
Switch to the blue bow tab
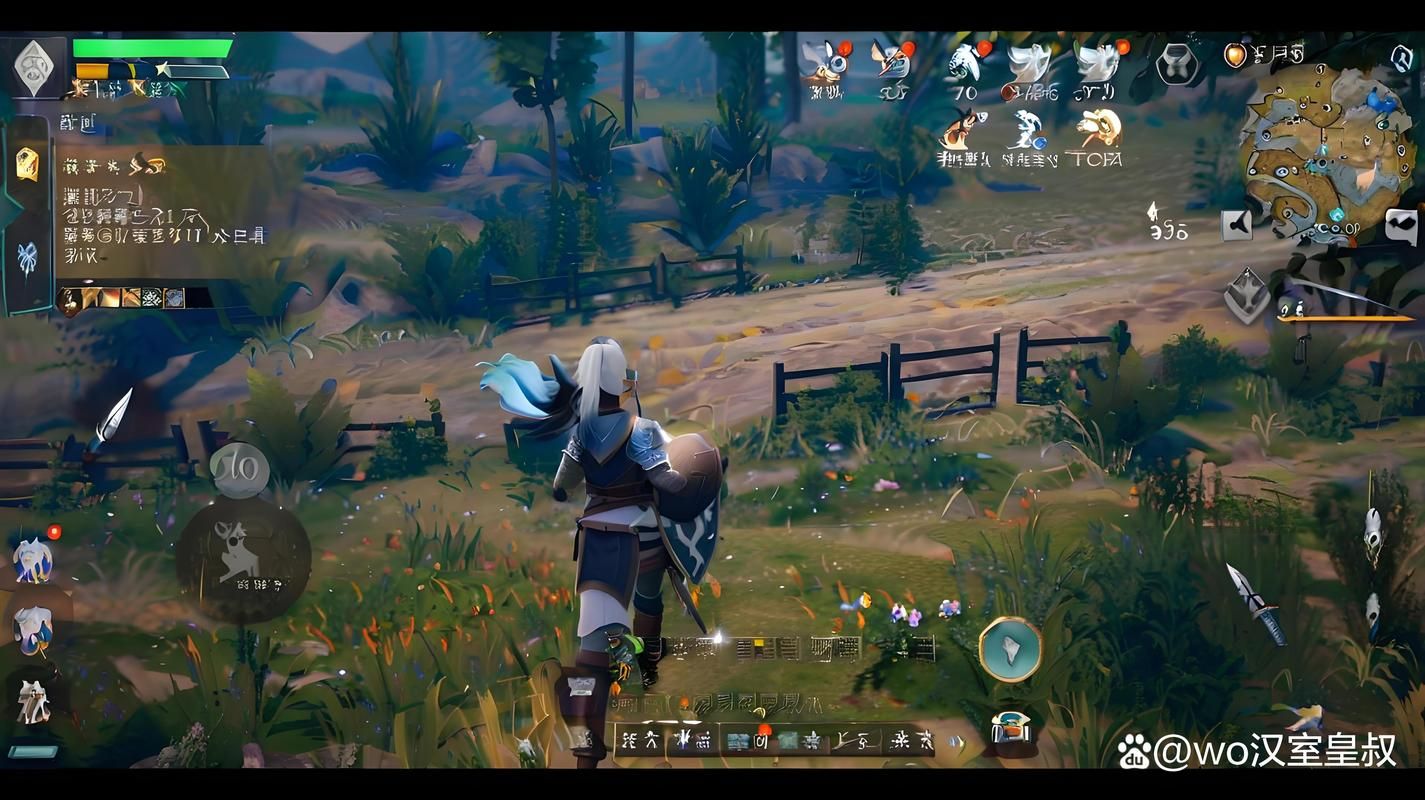[27, 258]
